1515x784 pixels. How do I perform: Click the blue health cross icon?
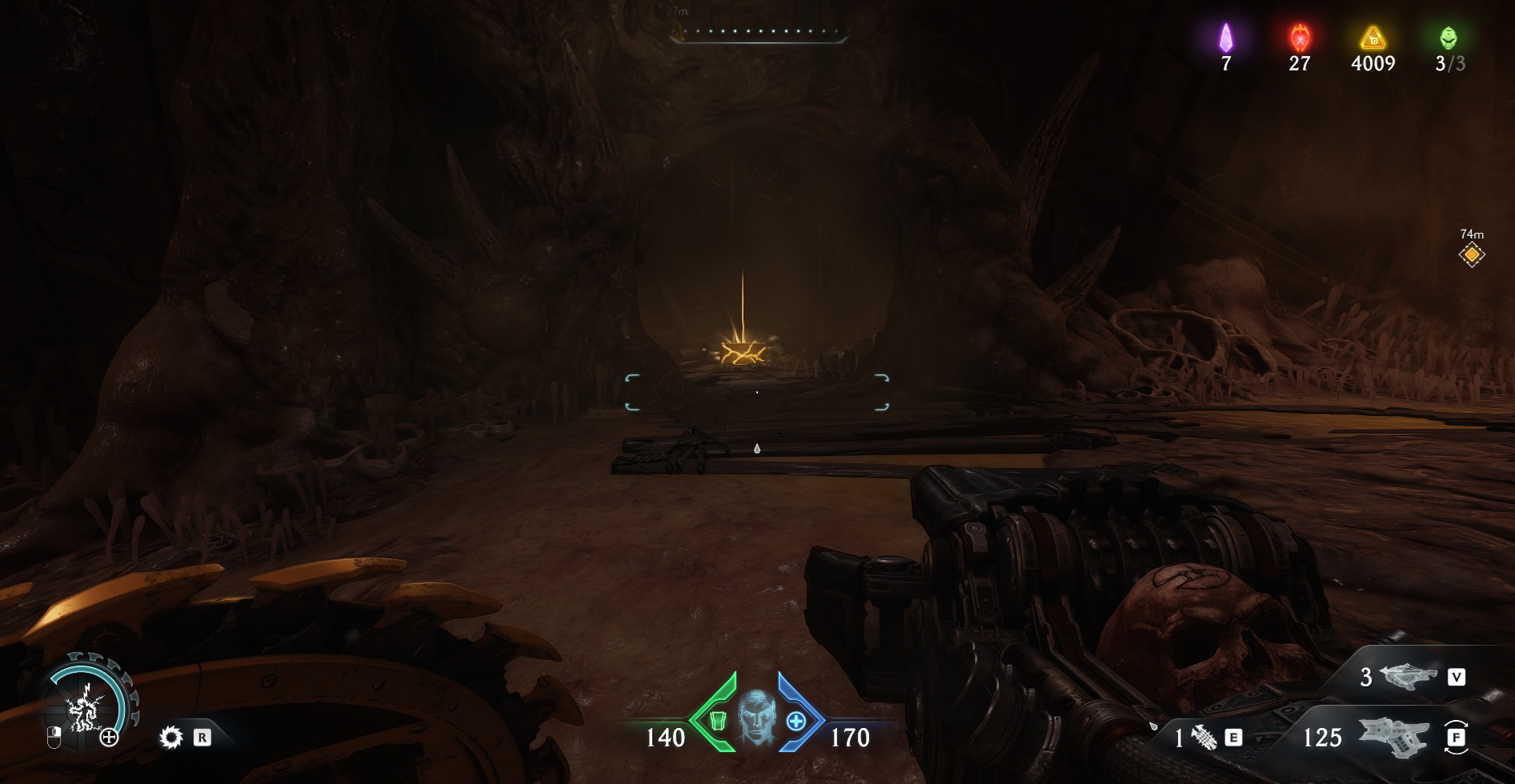796,721
